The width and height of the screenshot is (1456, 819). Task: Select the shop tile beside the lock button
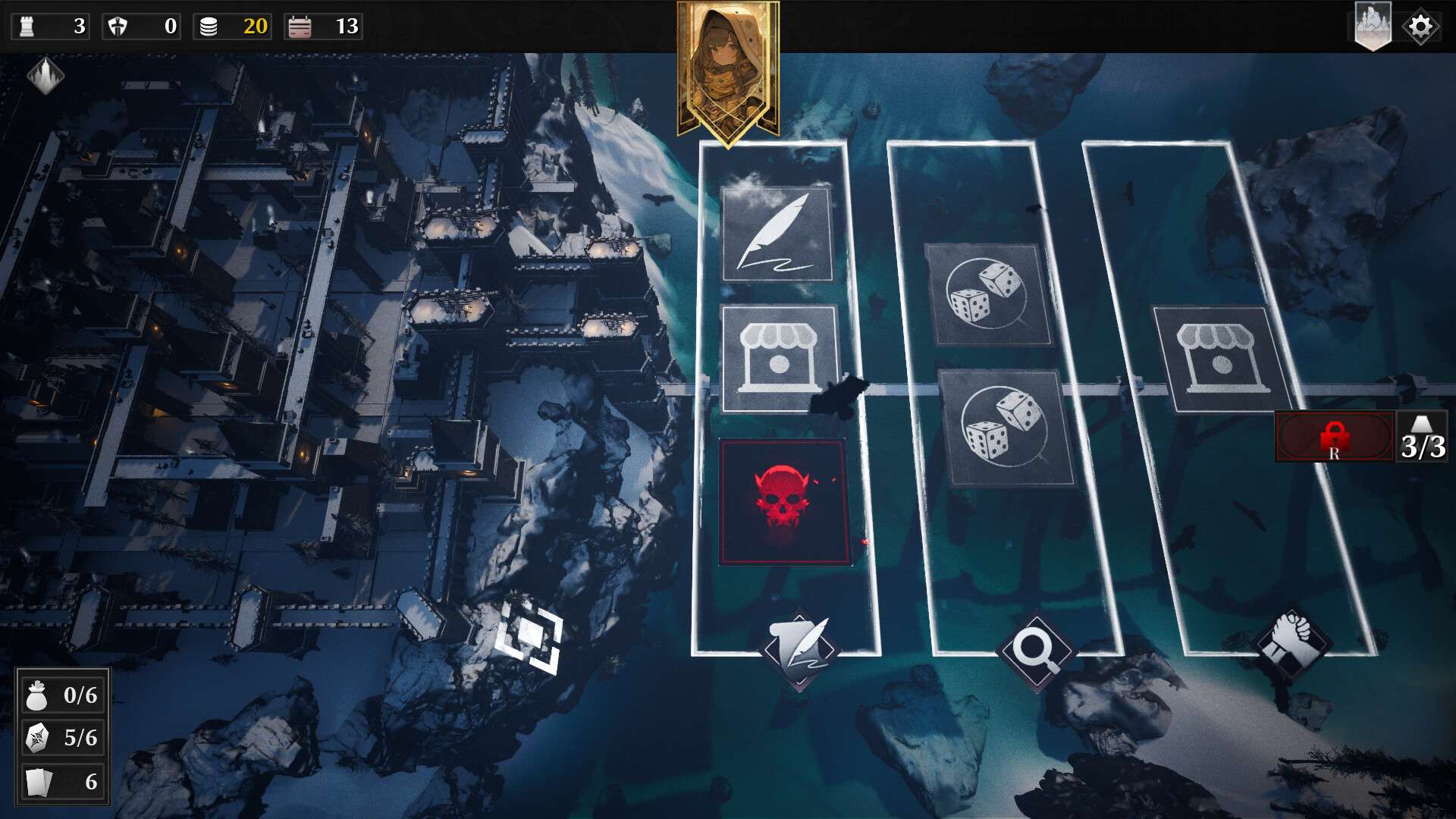coord(1220,359)
